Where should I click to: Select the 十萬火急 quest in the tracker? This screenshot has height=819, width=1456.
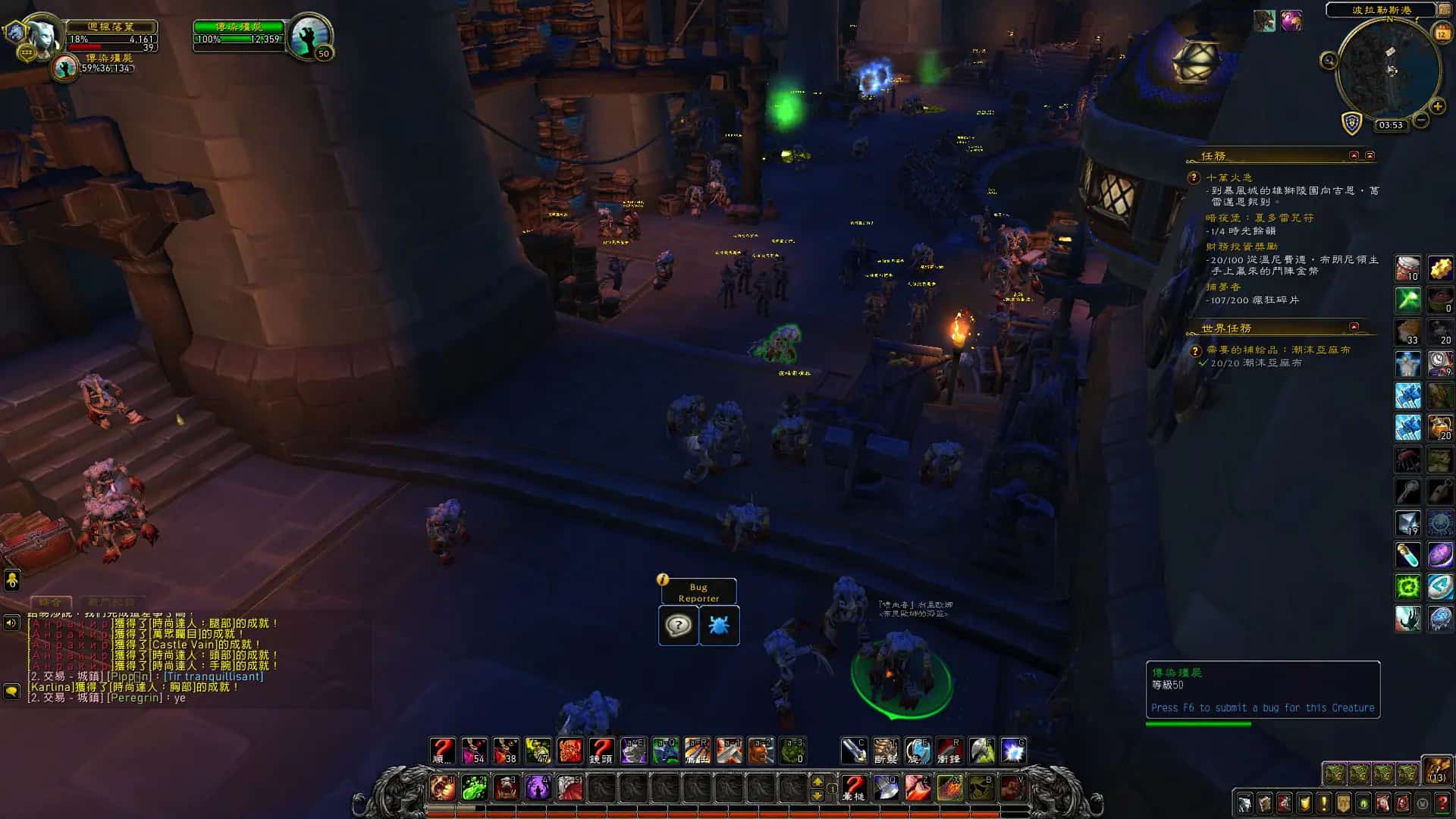point(1228,177)
